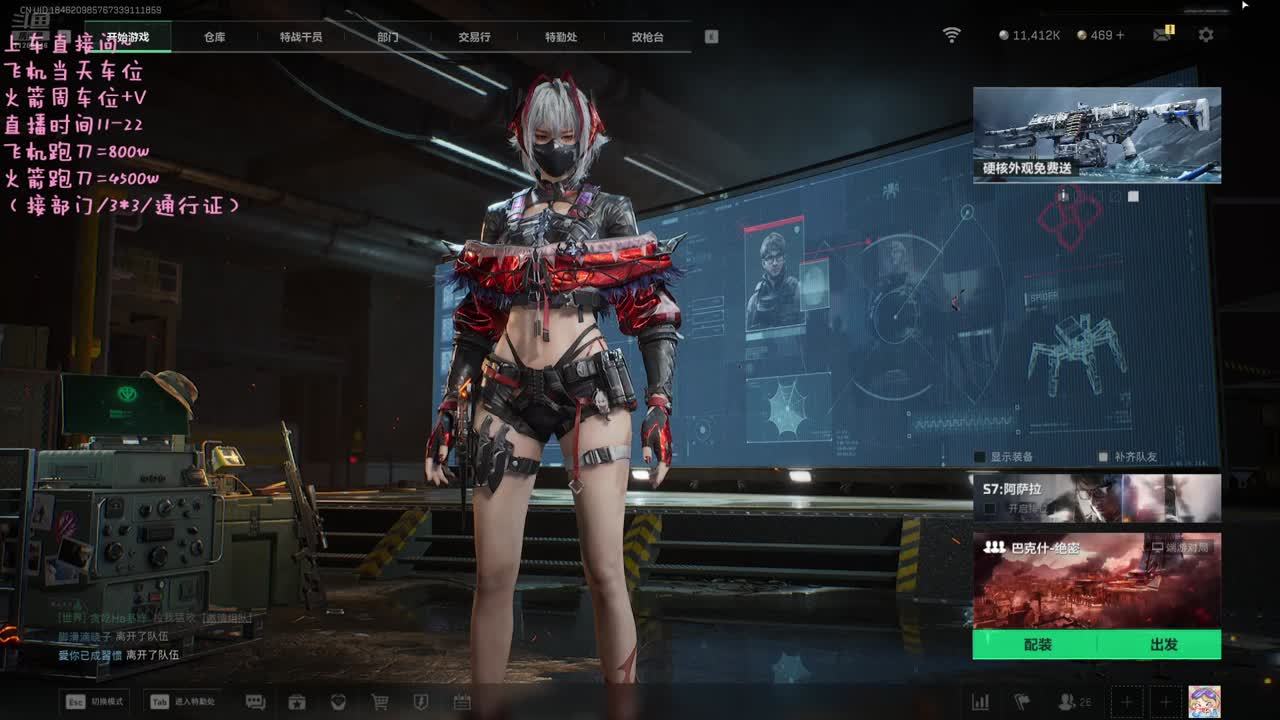
Task: Toggle the 显示装备 checkbox
Action: coord(981,457)
